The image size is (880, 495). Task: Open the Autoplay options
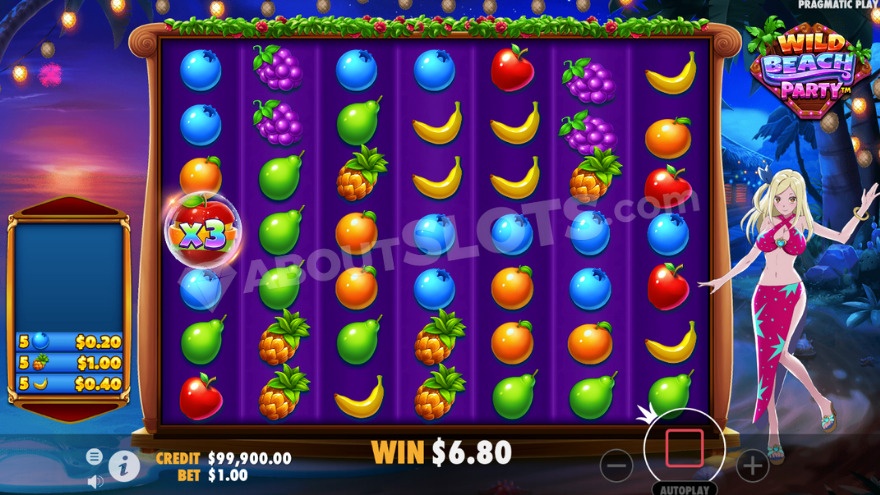(684, 490)
